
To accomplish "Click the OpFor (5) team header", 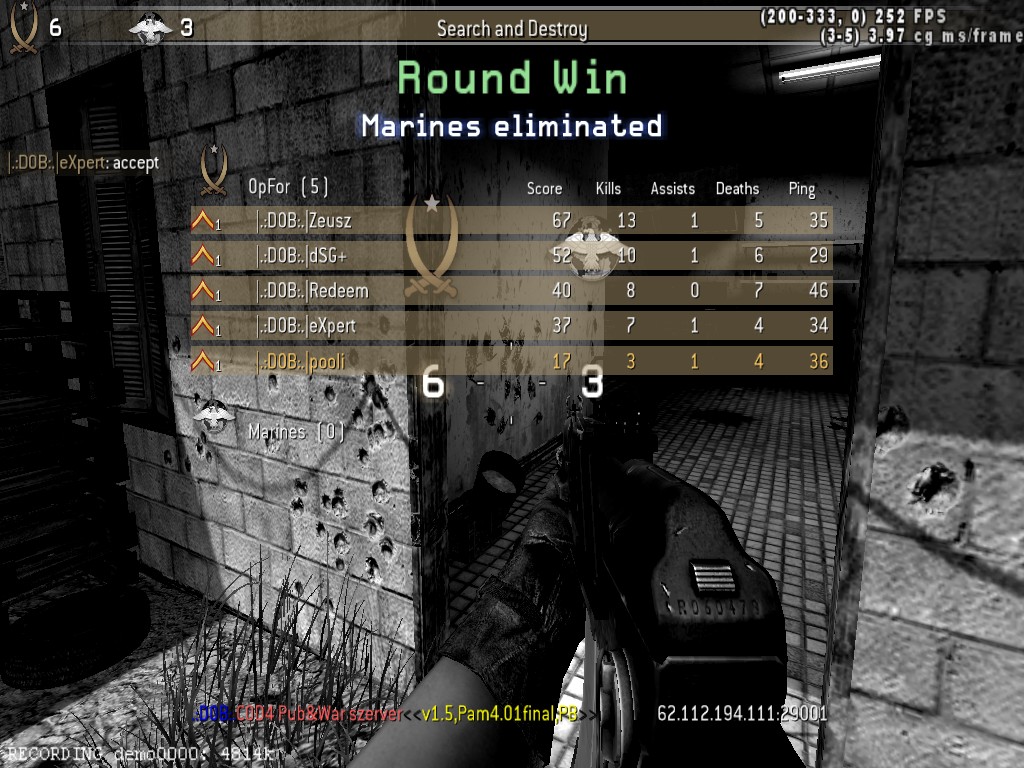I will tap(288, 187).
